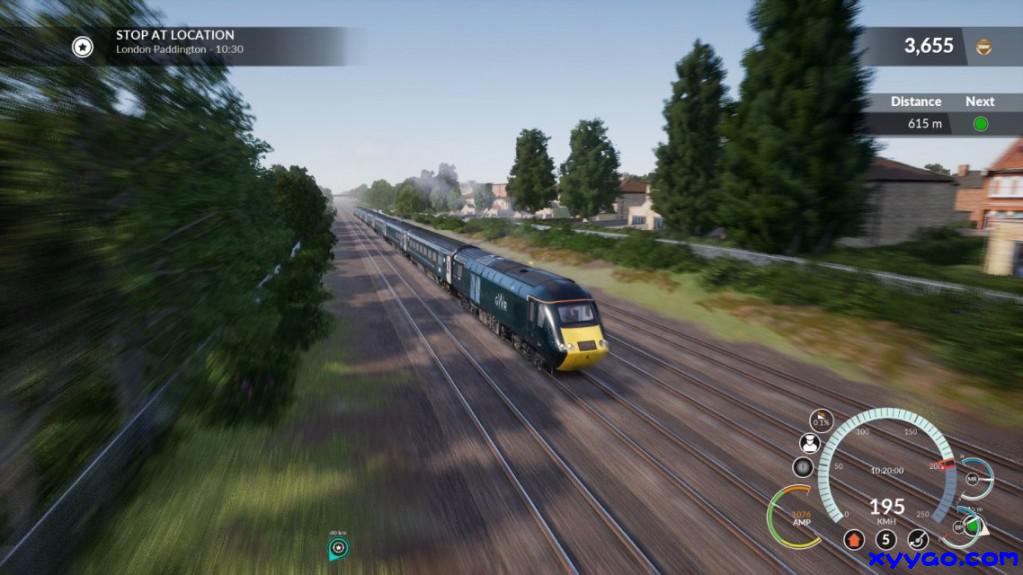Screen dimensions: 1023x575
Task: Click the wiper icon beside the speedometer
Action: pyautogui.click(x=917, y=539)
